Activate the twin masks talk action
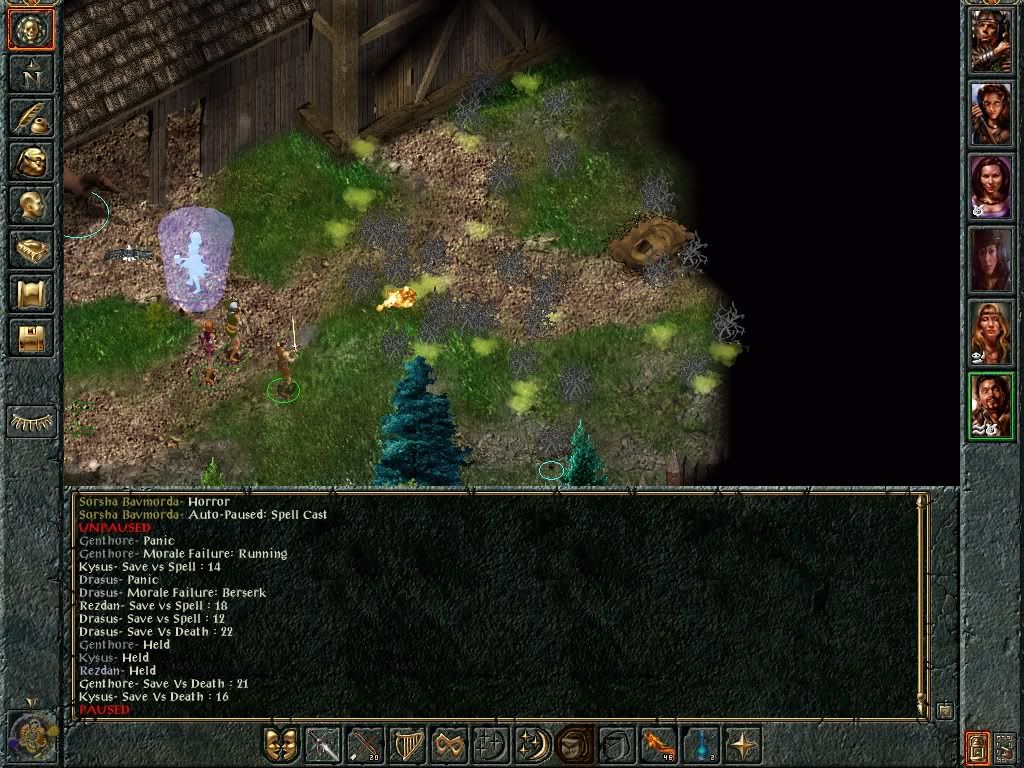Image resolution: width=1024 pixels, height=768 pixels. pyautogui.click(x=282, y=746)
